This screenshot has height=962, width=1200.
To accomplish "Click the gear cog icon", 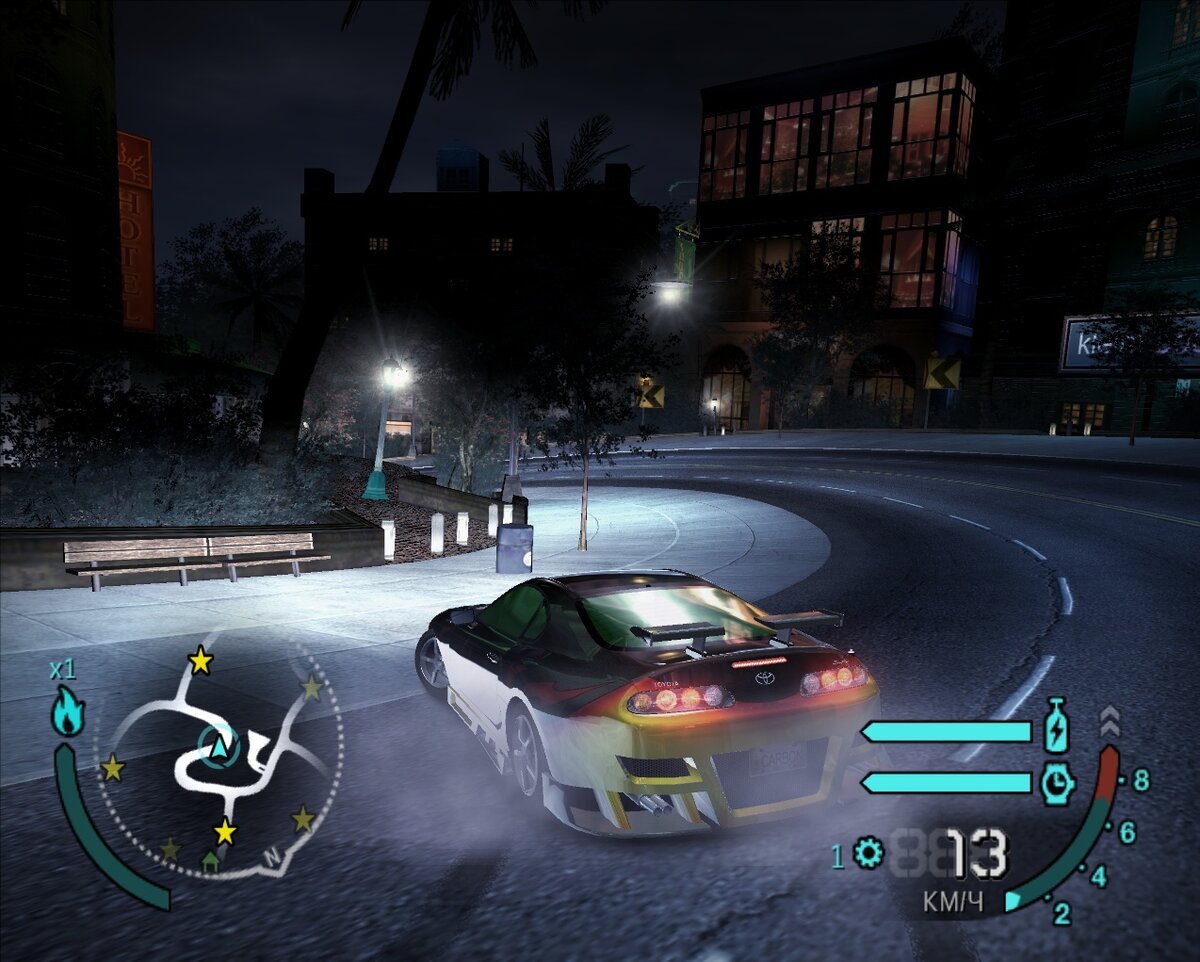I will [869, 853].
